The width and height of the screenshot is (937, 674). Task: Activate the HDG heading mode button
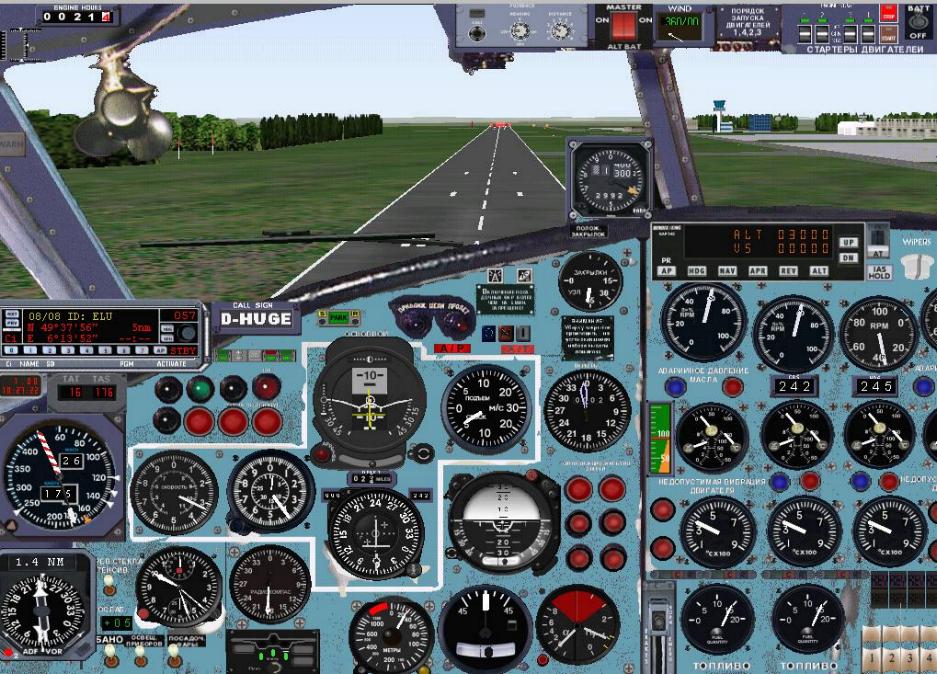tap(696, 271)
